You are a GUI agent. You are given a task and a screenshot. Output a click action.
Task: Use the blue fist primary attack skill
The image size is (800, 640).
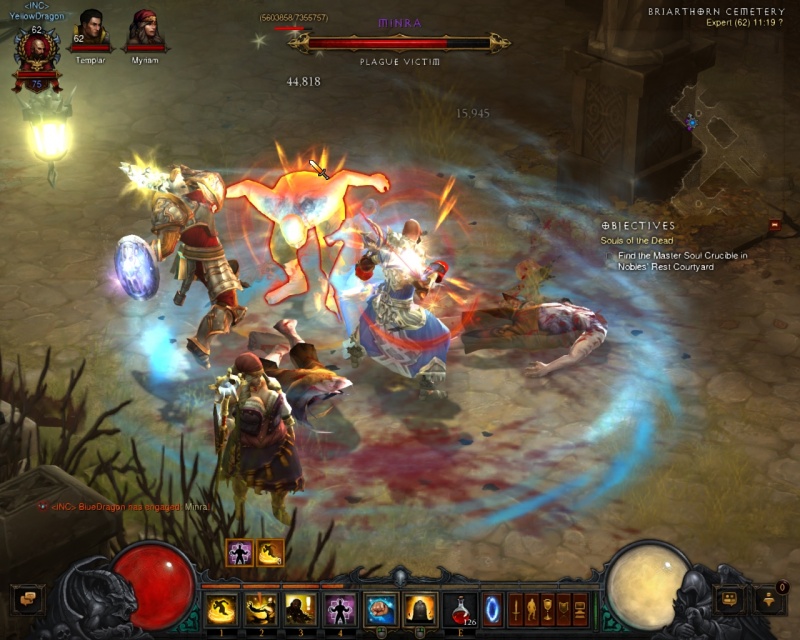pyautogui.click(x=381, y=608)
